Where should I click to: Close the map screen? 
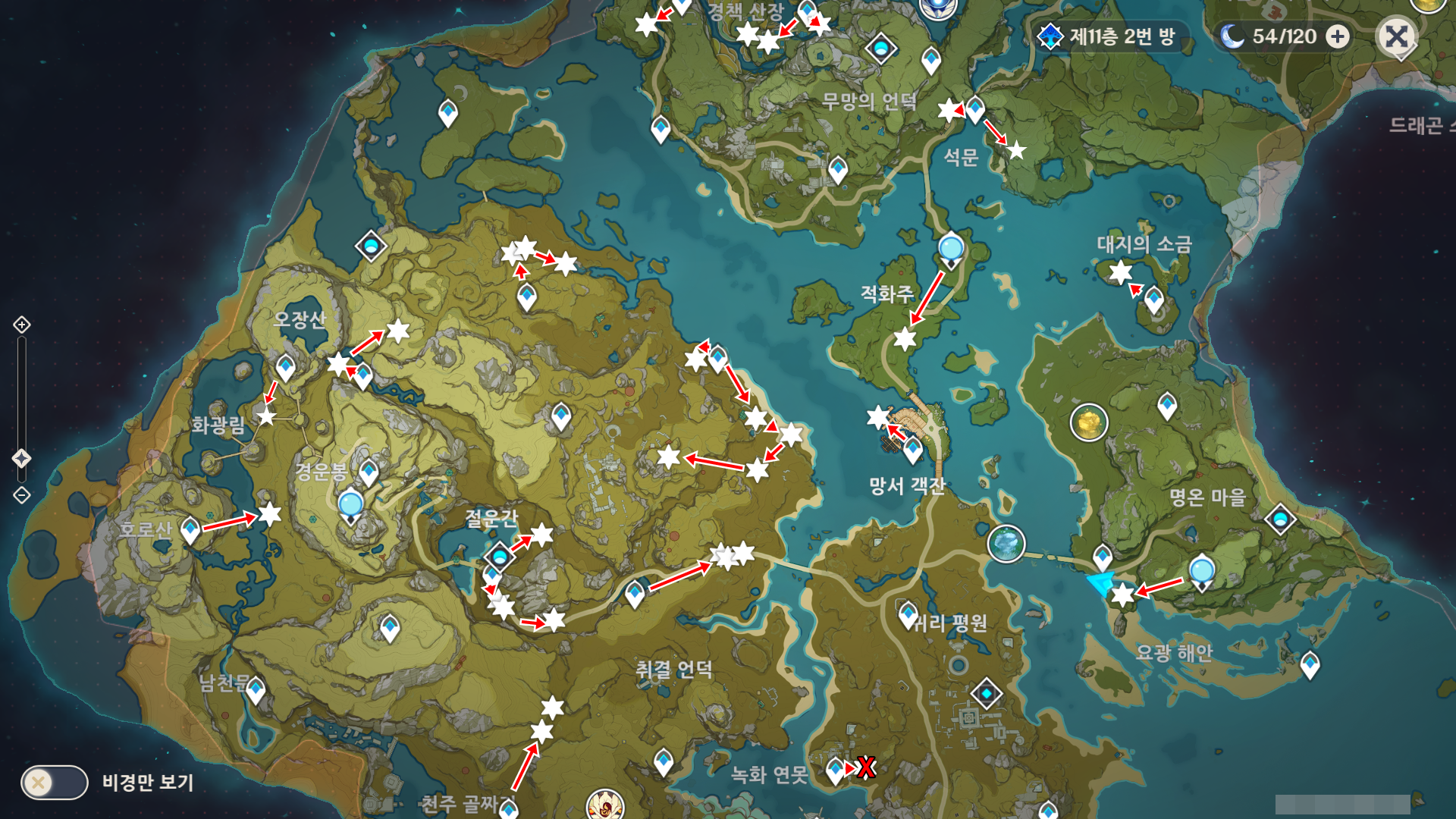coord(1396,36)
